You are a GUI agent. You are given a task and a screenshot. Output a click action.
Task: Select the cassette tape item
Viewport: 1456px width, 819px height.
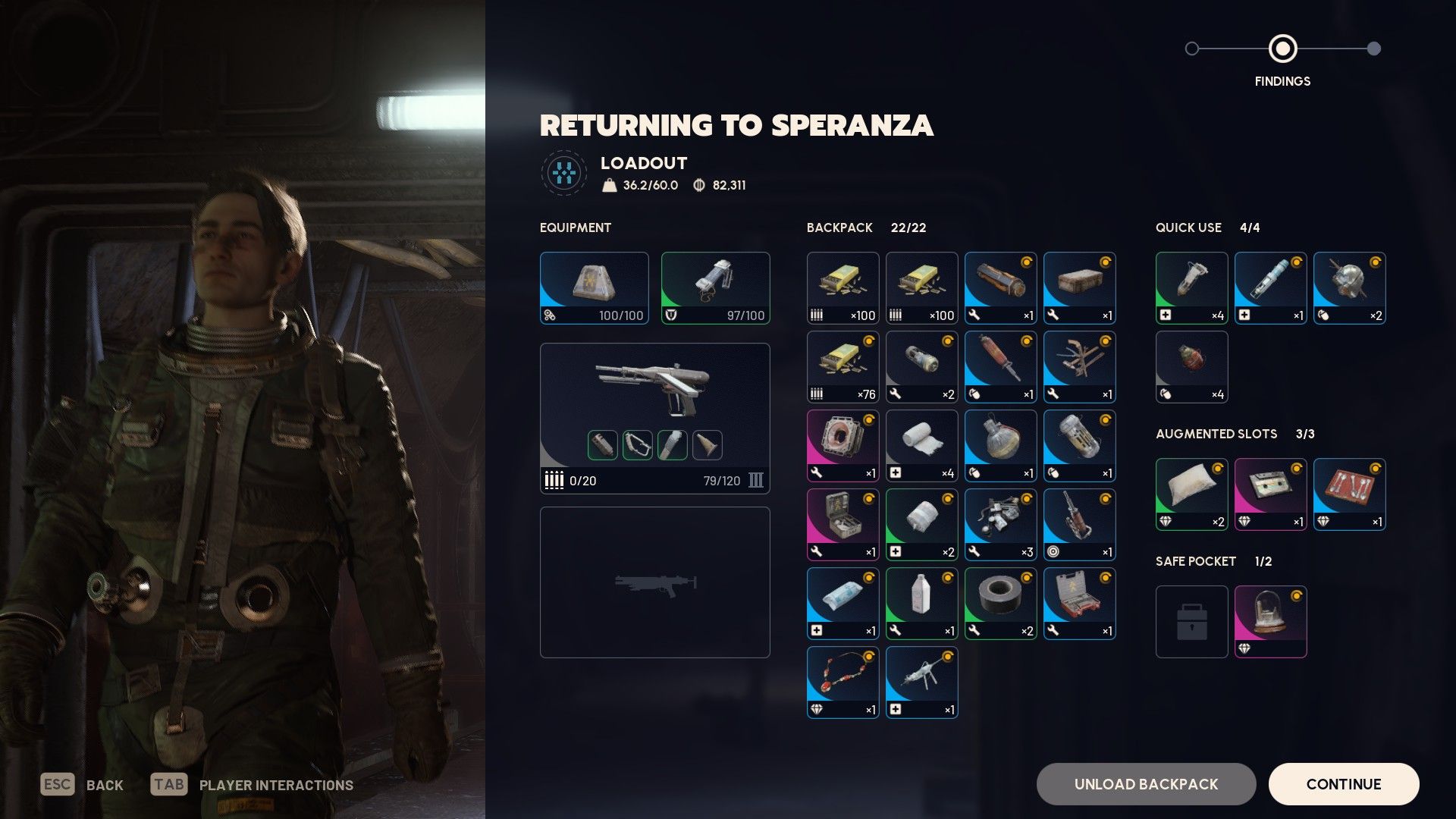pyautogui.click(x=1270, y=494)
